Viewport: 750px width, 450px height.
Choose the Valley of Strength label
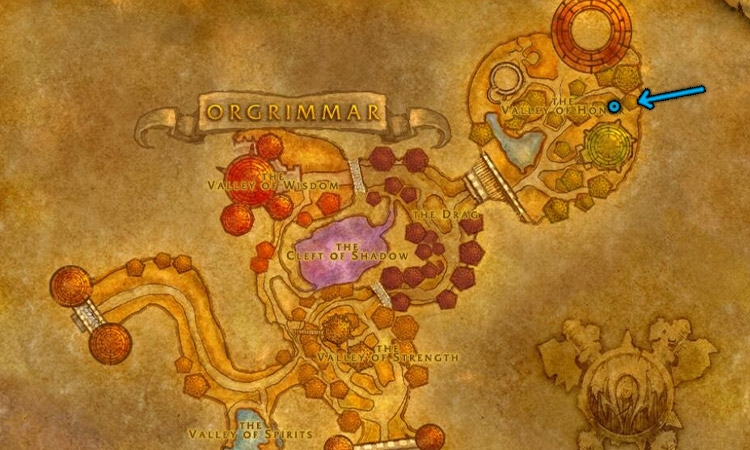point(386,356)
